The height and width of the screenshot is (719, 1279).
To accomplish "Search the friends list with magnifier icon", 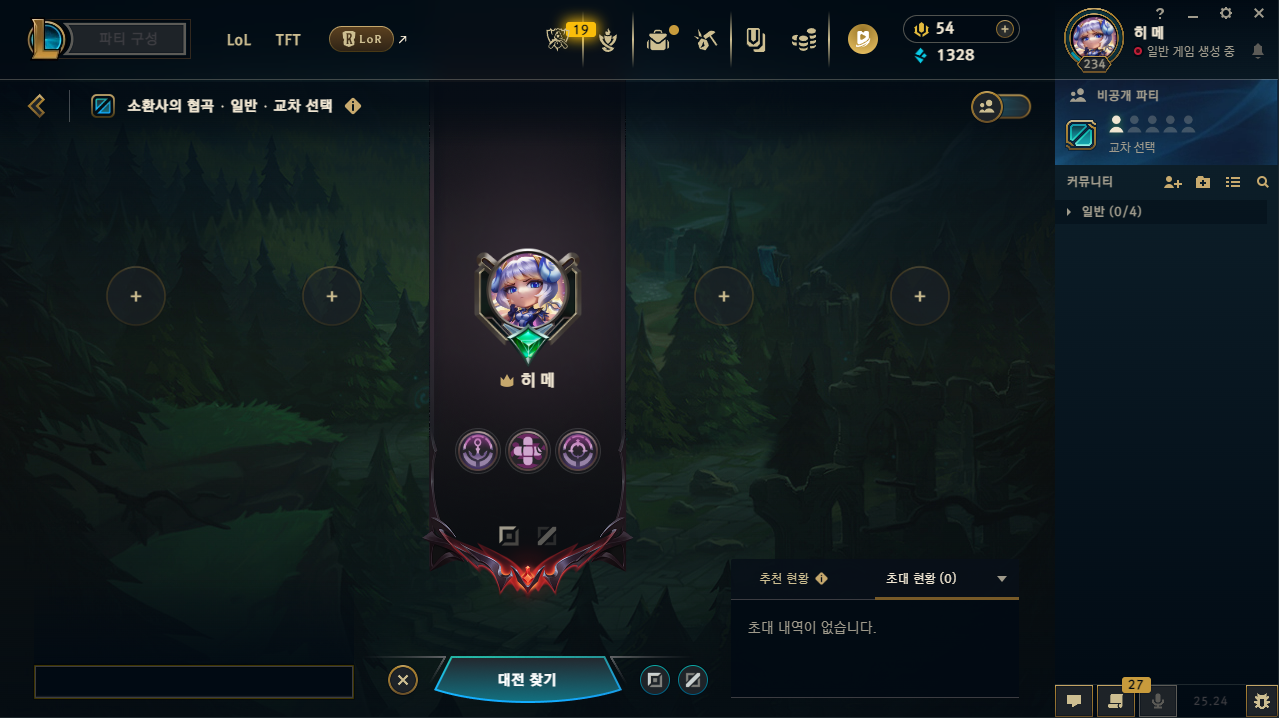I will point(1262,182).
